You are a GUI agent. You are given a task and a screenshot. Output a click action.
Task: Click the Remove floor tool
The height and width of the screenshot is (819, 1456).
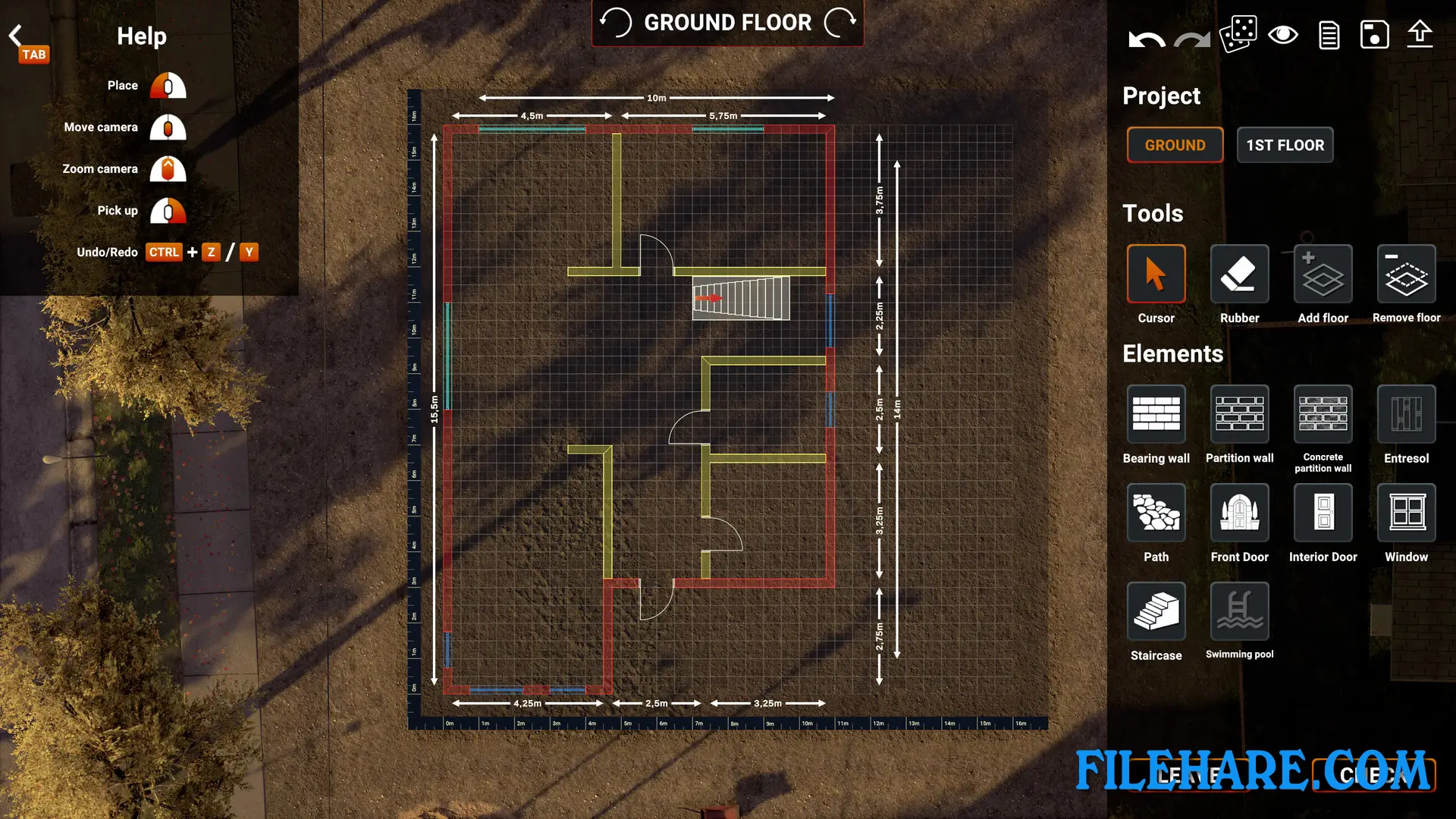coord(1406,275)
